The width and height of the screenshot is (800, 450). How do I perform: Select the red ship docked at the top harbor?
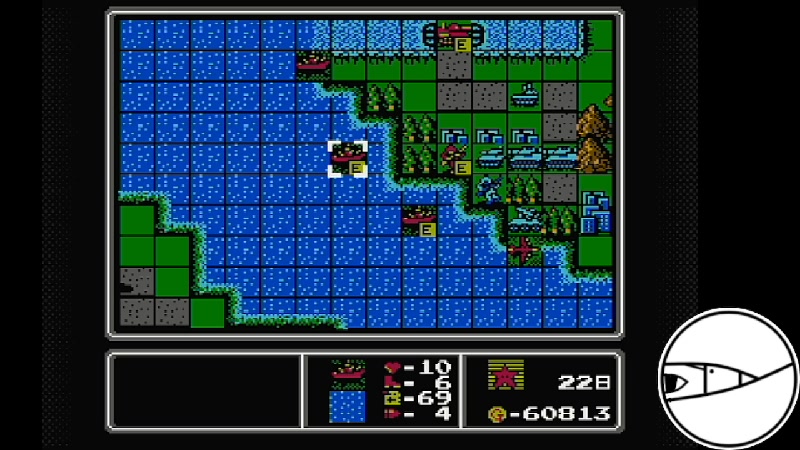[455, 34]
